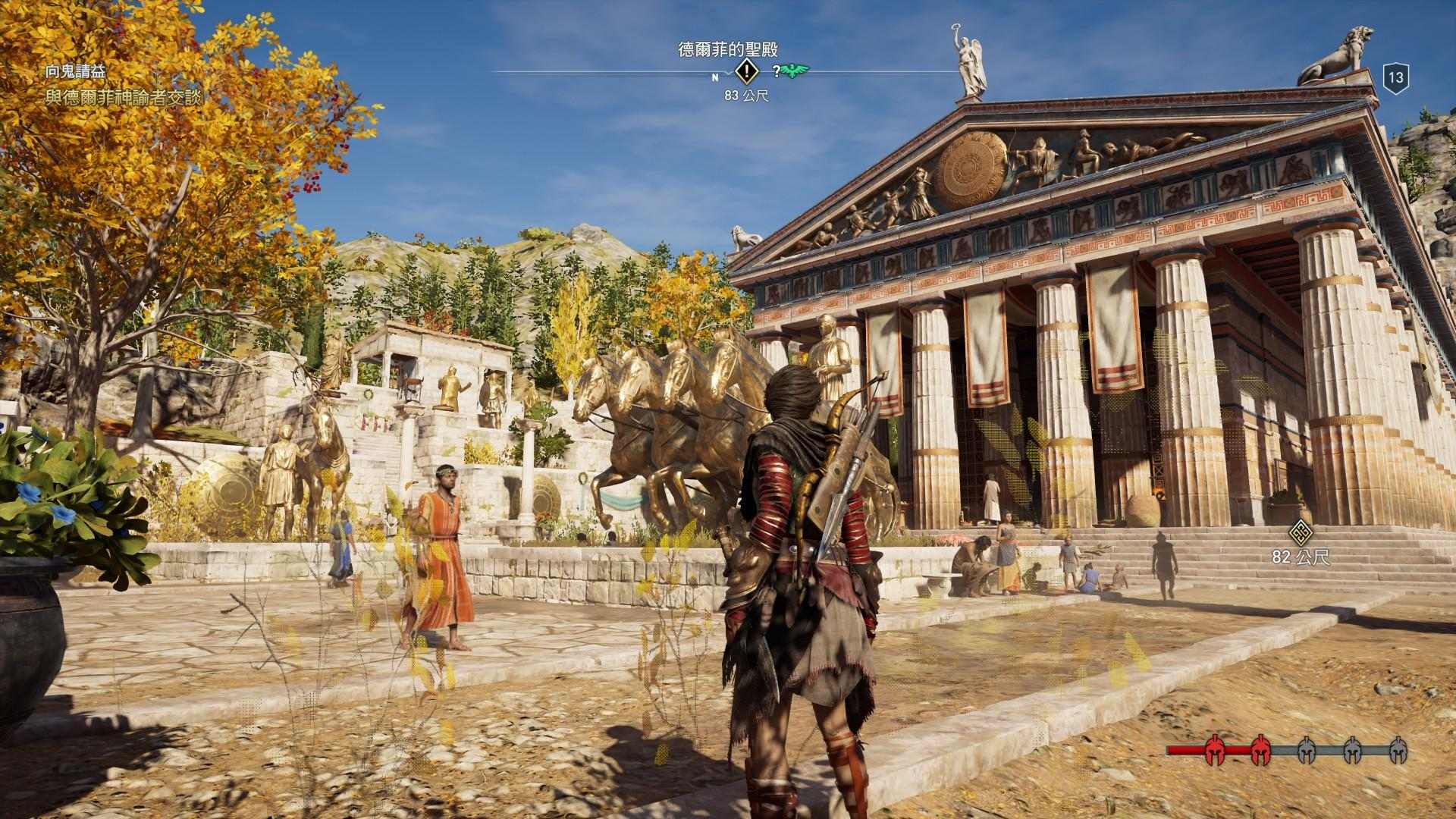Select the question mark location marker on compass
The image size is (1456, 819).
tap(777, 72)
